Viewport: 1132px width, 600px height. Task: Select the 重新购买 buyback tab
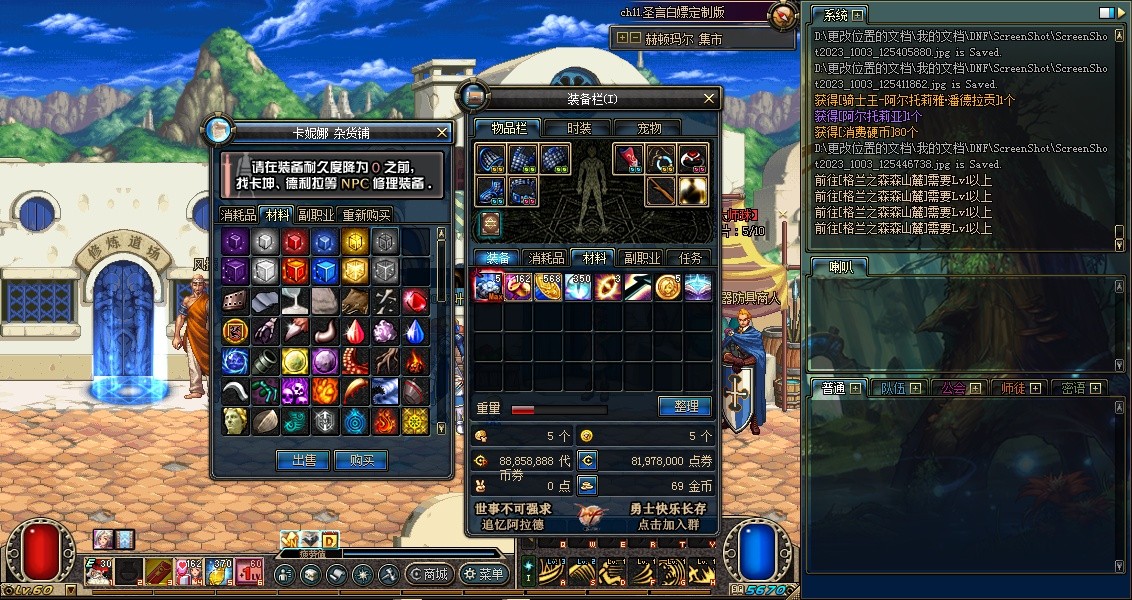(x=366, y=215)
